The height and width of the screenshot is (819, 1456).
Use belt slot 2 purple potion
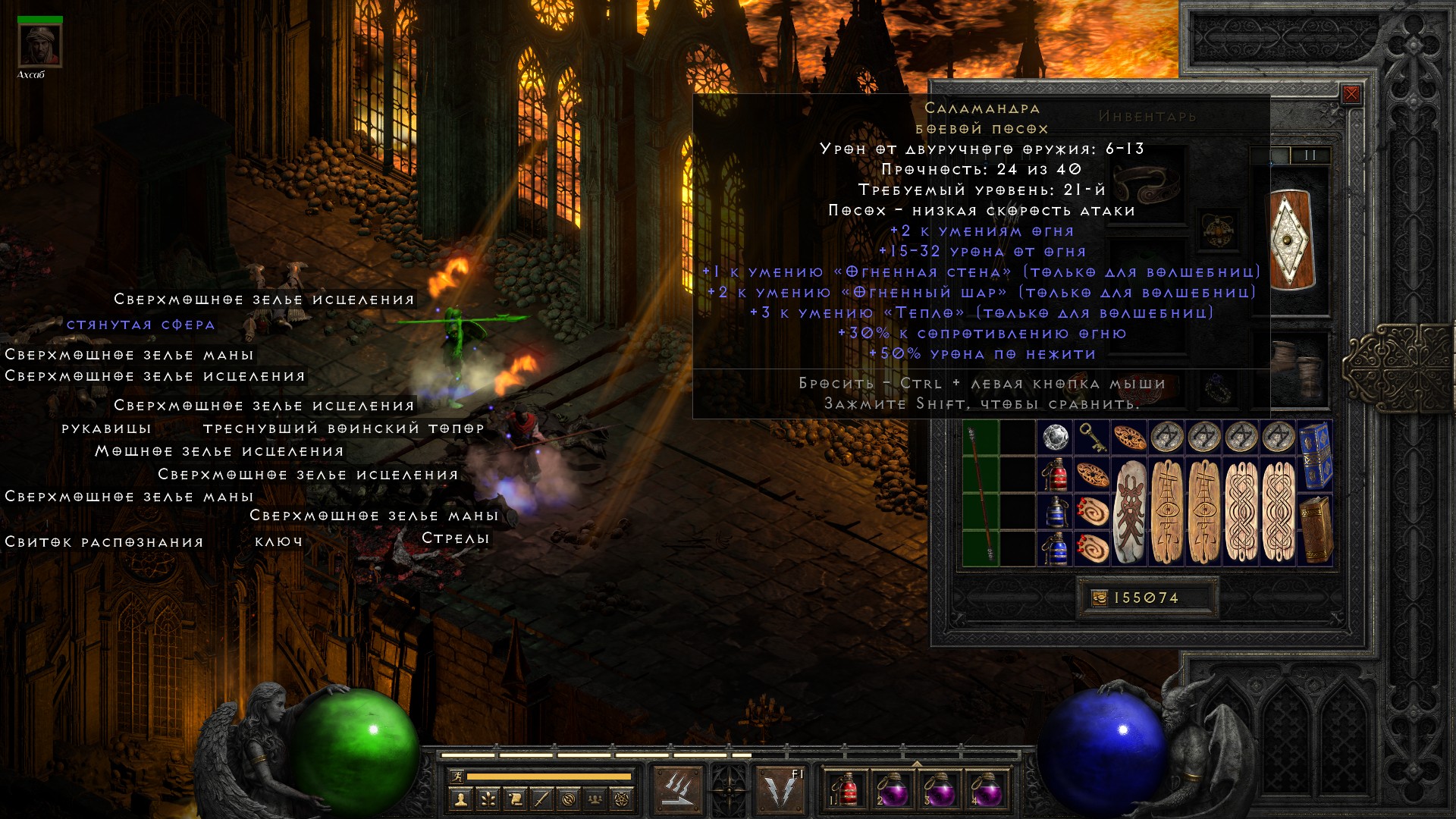(x=893, y=789)
